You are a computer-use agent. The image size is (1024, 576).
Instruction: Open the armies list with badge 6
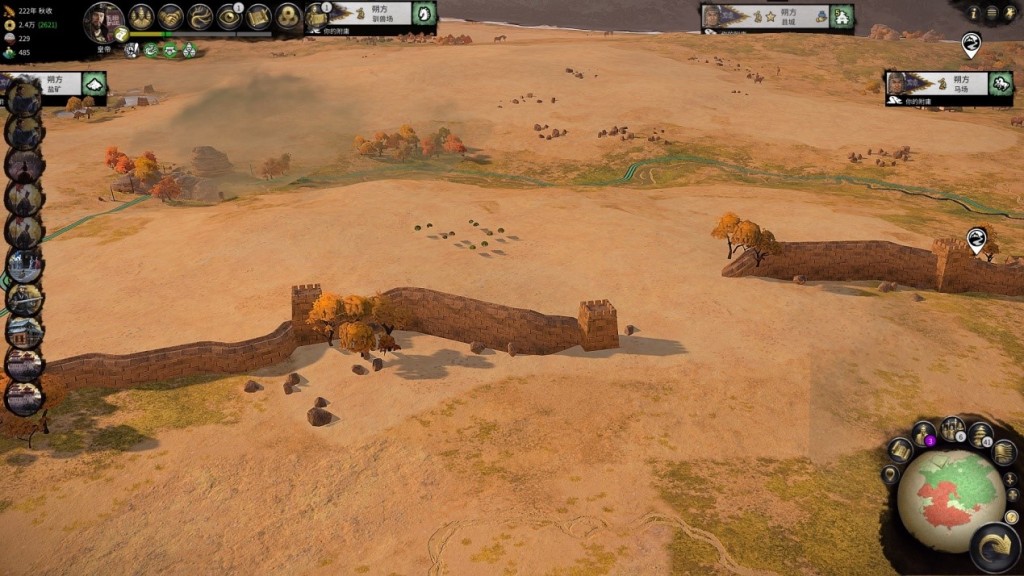click(x=953, y=428)
